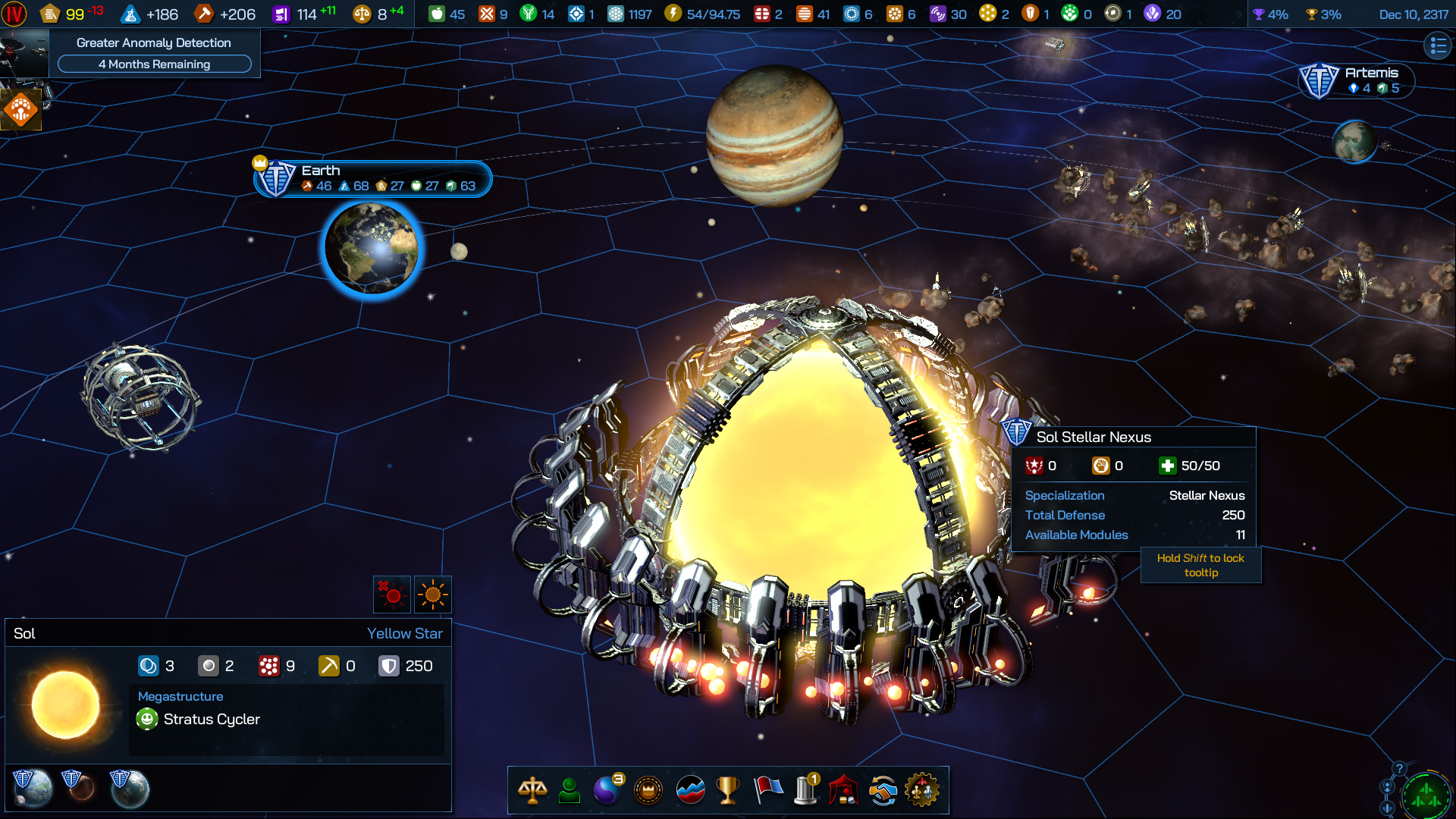This screenshot has width=1456, height=819.
Task: Select the Earth thumbnail in the Sol panel
Action: point(33,787)
